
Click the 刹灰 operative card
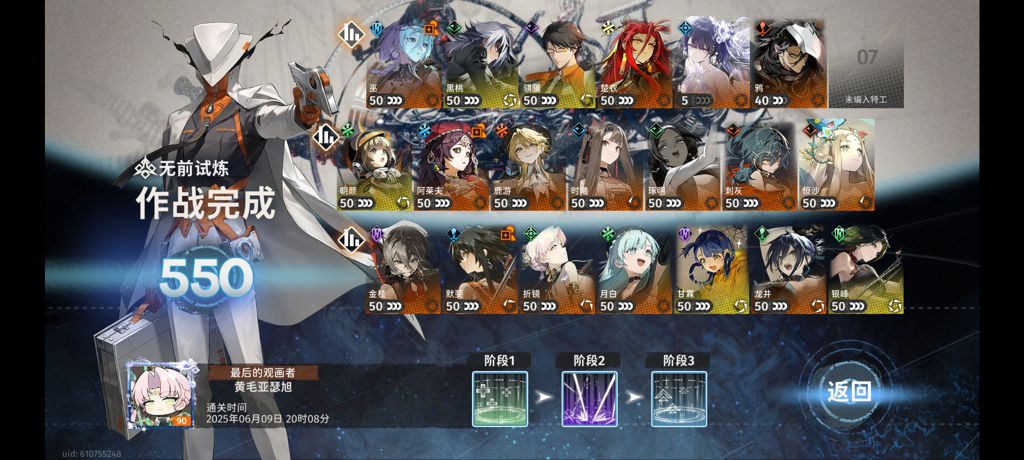point(760,167)
